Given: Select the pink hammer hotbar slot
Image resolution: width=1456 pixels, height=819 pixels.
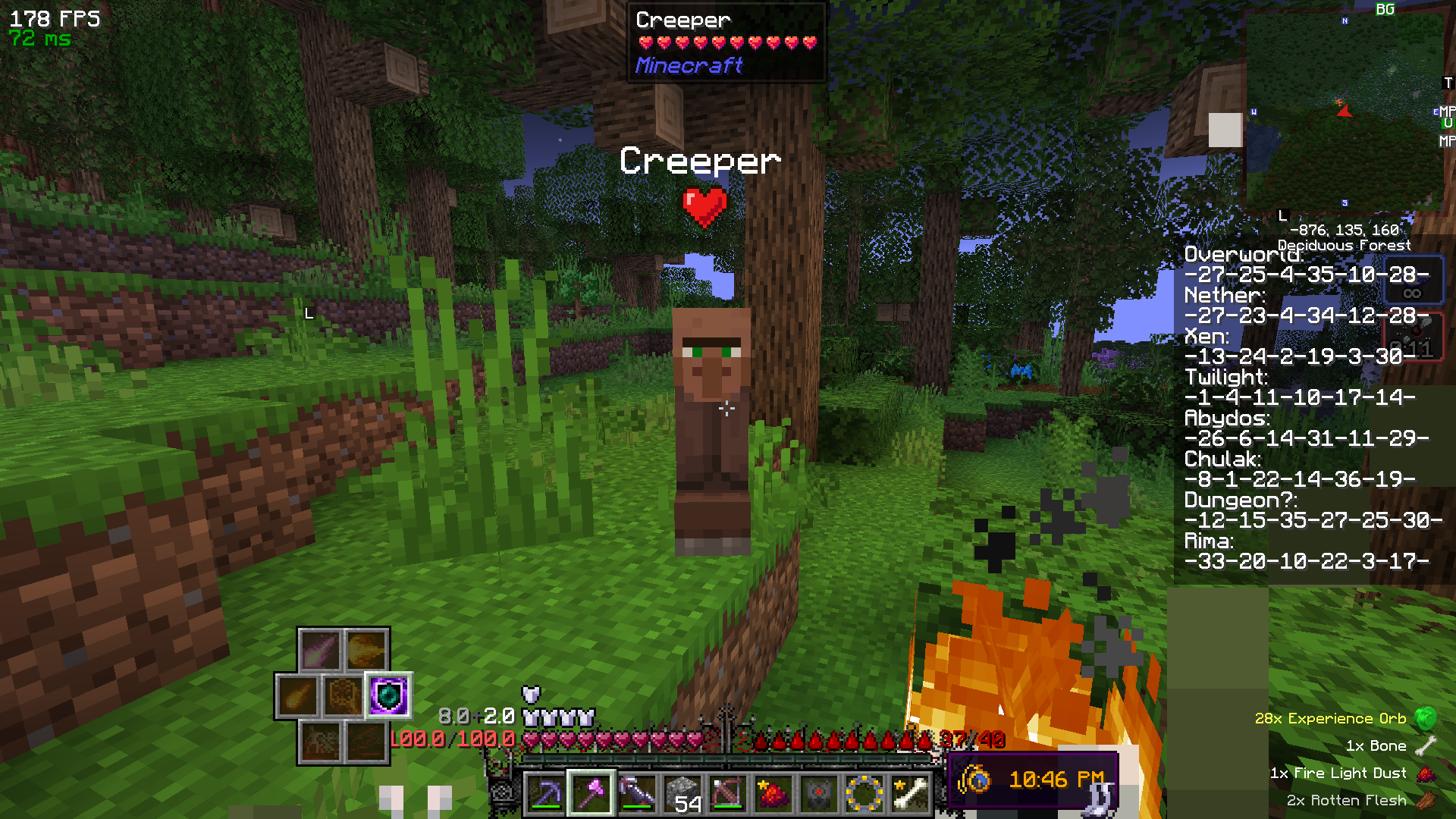Looking at the screenshot, I should pos(591,794).
